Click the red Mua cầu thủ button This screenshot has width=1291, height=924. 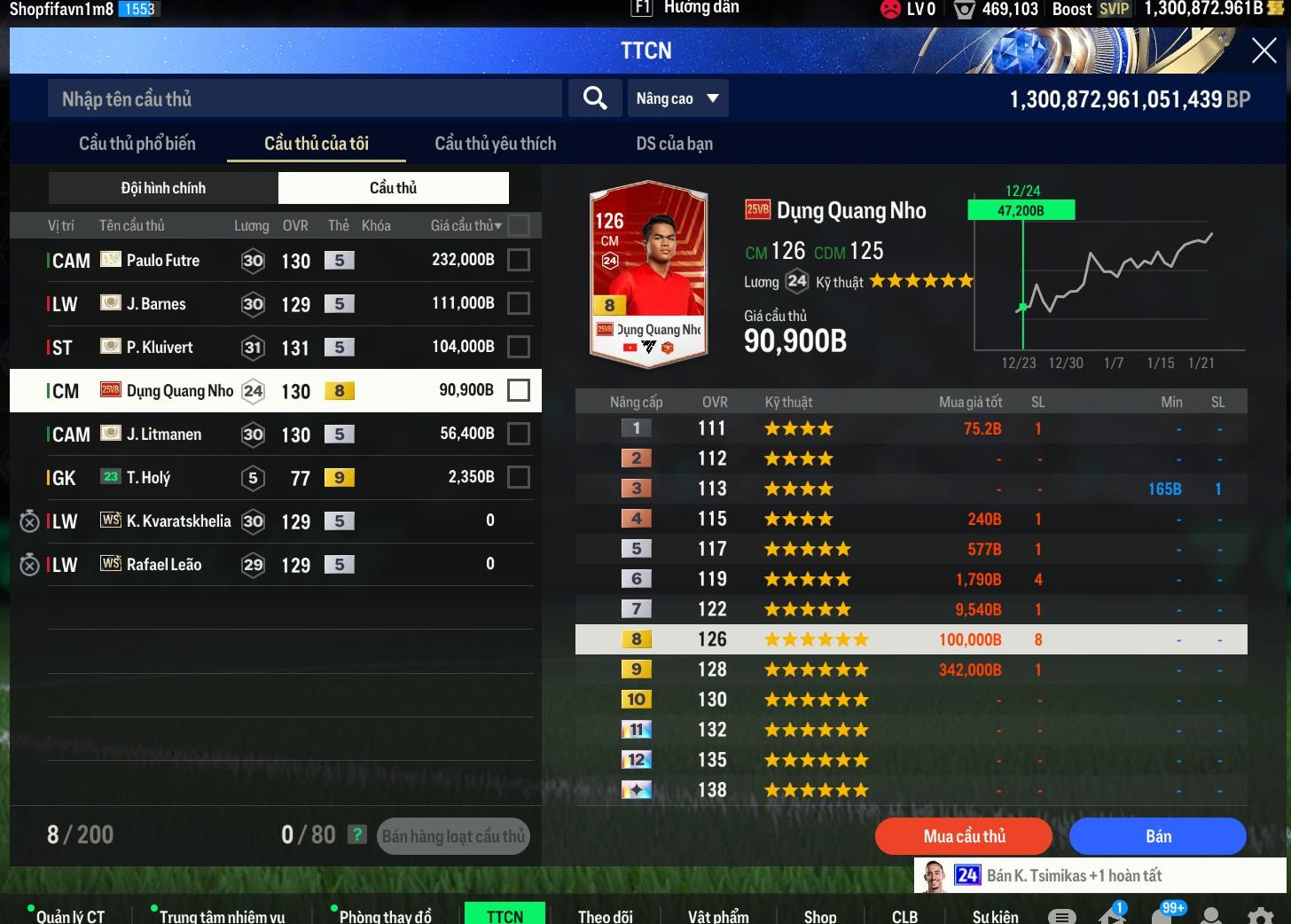pyautogui.click(x=964, y=836)
